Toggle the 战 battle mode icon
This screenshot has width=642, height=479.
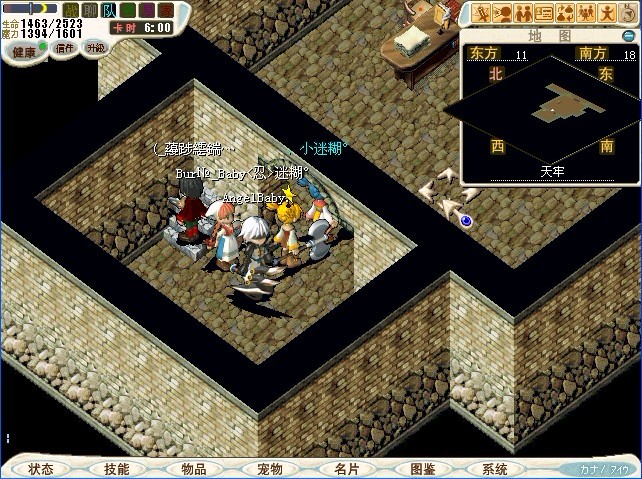[x=70, y=9]
